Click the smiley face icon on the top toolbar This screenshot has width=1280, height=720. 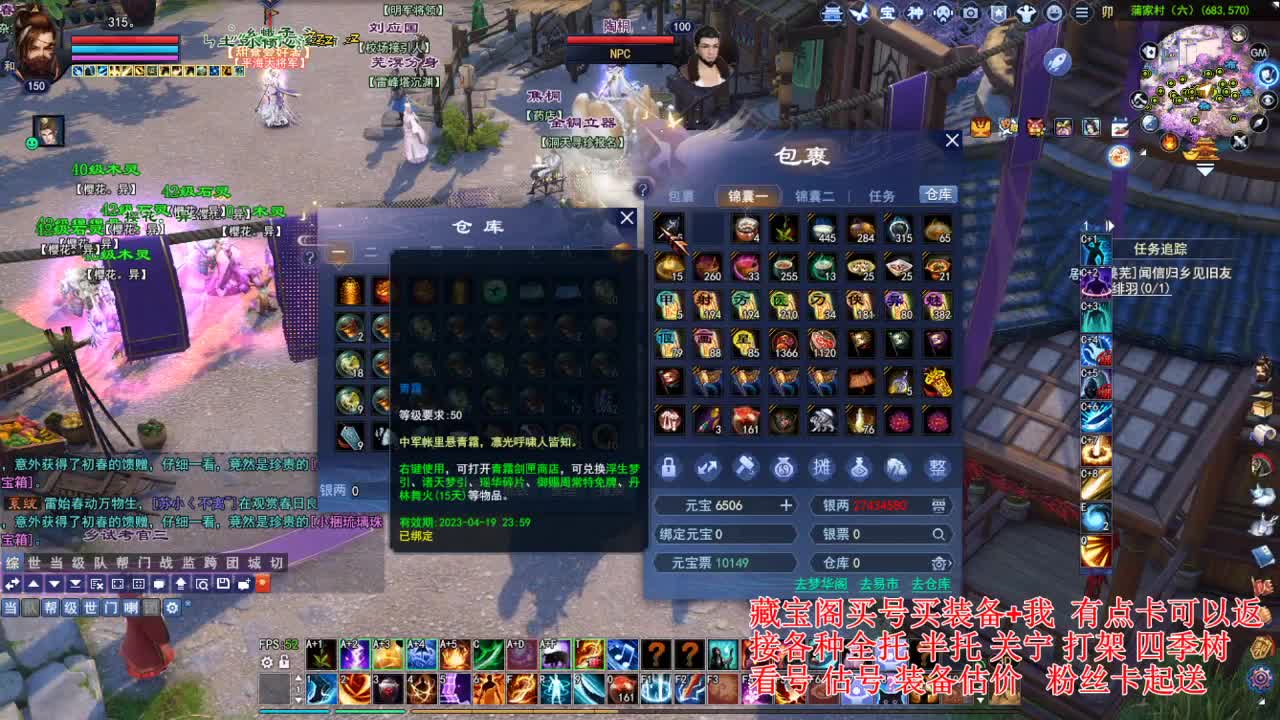coord(1055,13)
